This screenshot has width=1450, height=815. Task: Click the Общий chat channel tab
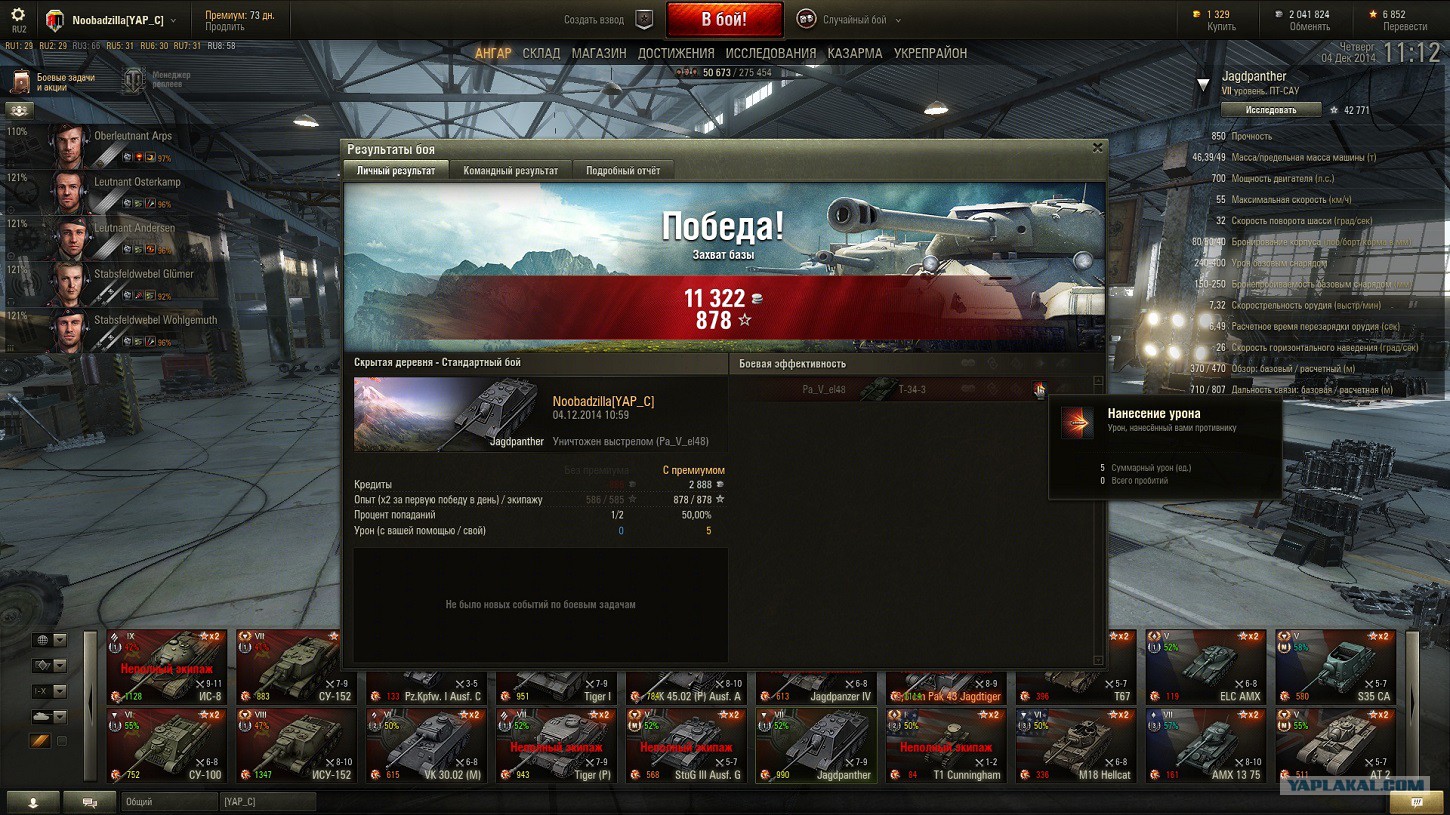168,802
